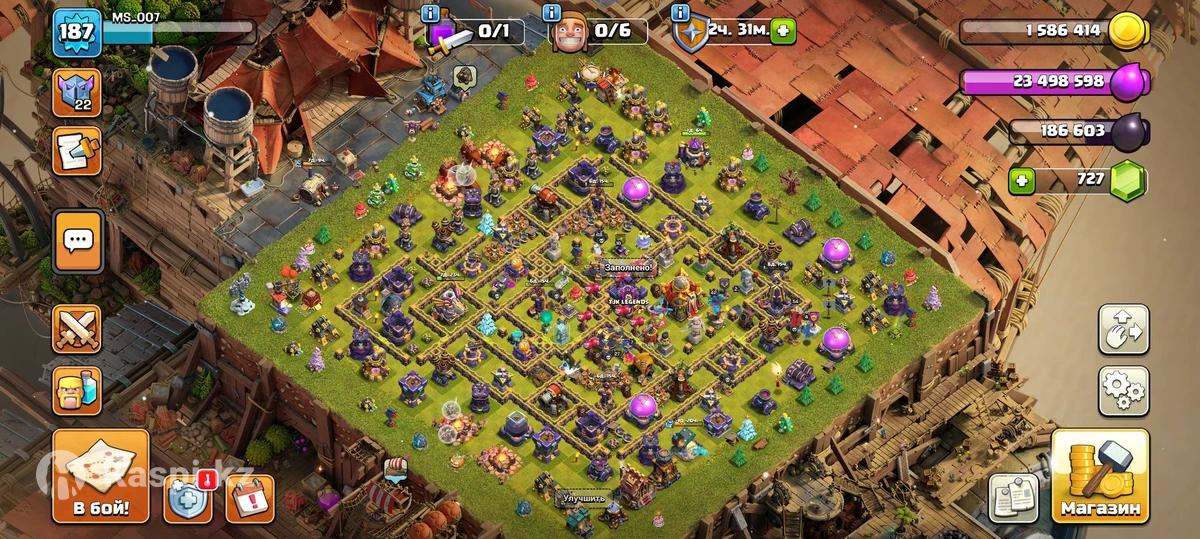Open the barbarian army overview
1200x539 pixels.
[77, 390]
